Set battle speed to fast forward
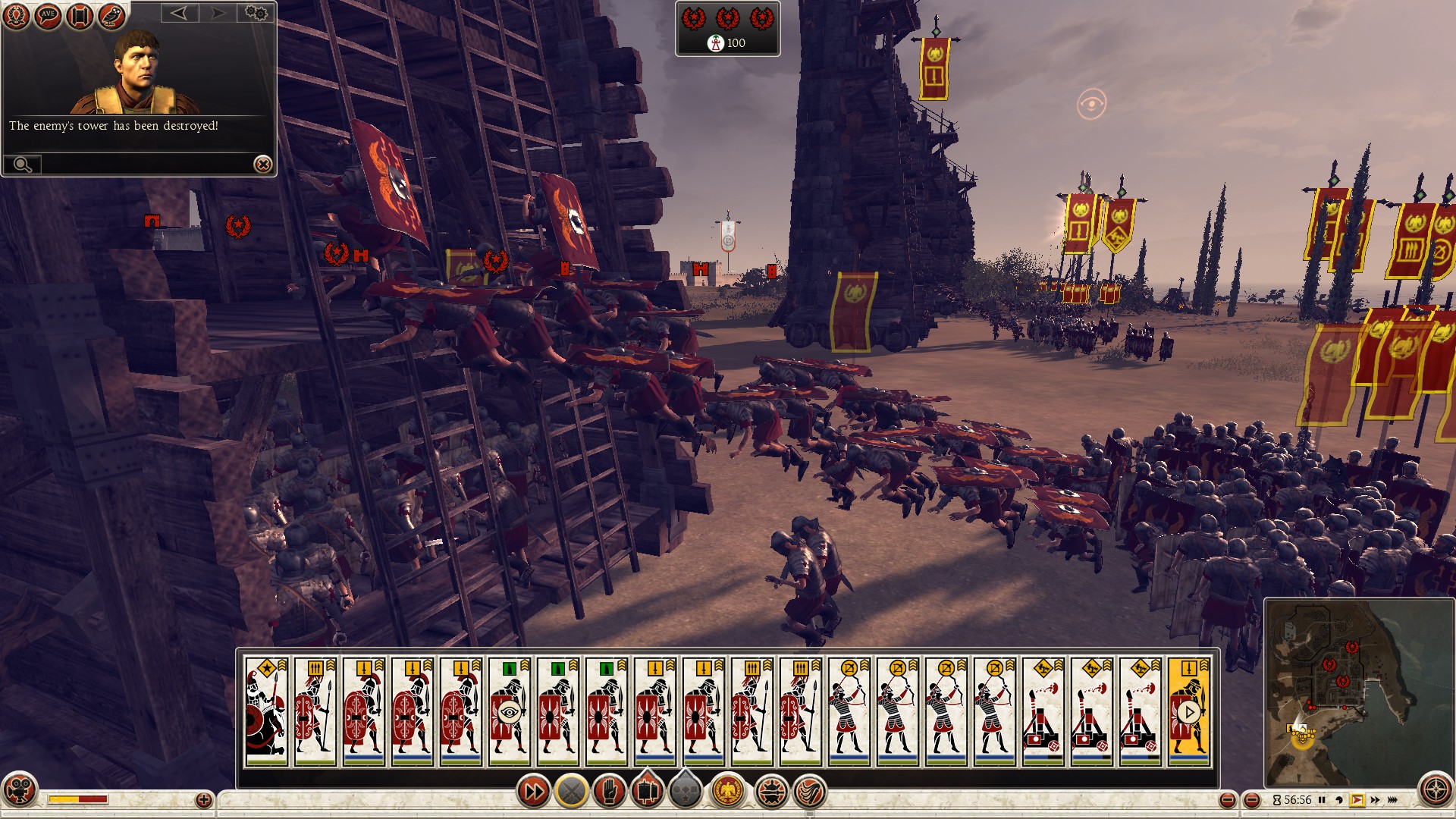This screenshot has width=1456, height=819. [x=1375, y=800]
